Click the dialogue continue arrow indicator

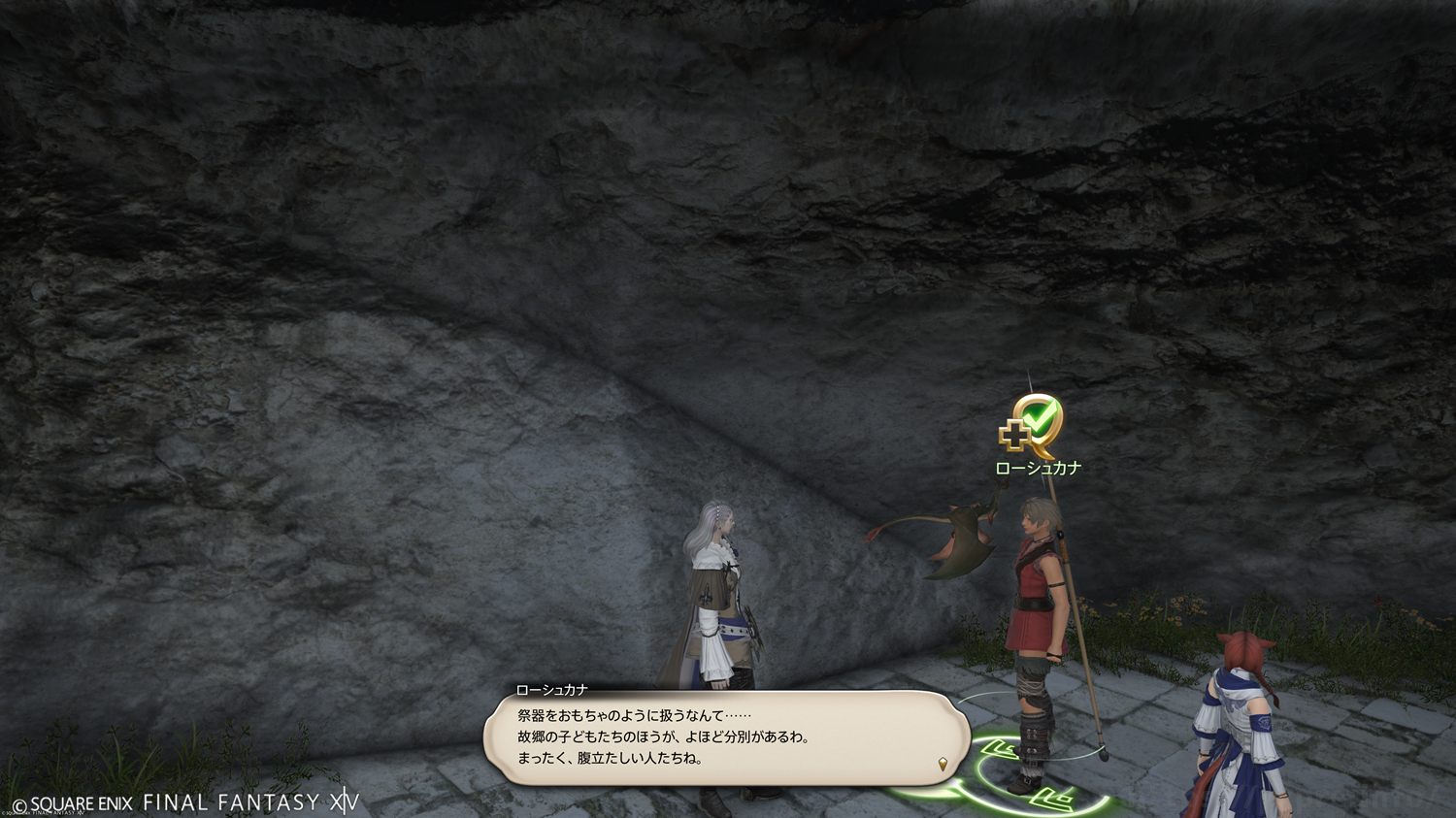point(943,764)
